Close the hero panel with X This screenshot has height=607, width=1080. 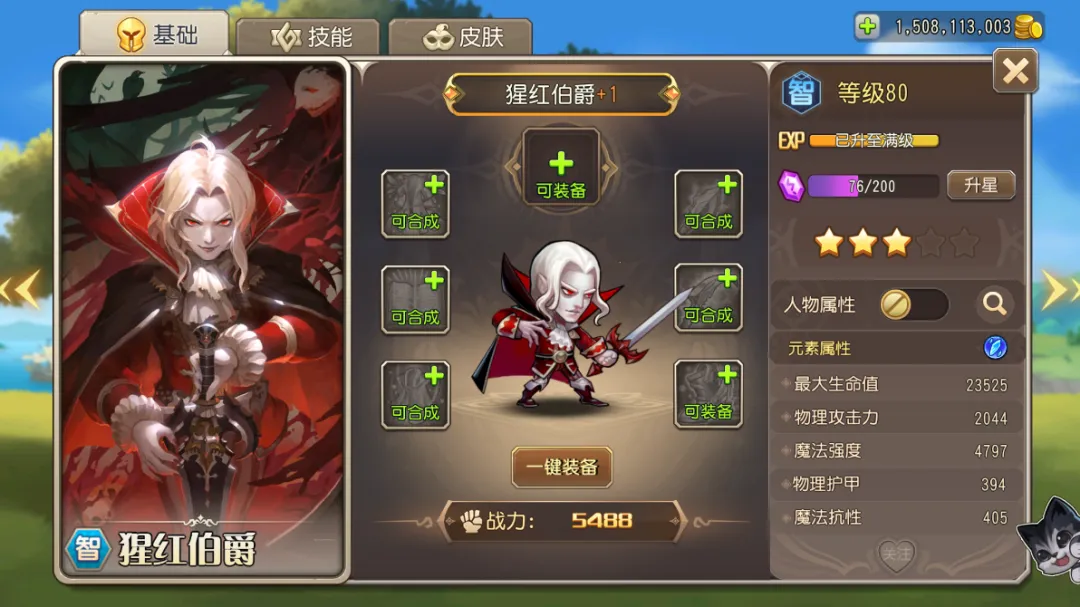(1015, 71)
